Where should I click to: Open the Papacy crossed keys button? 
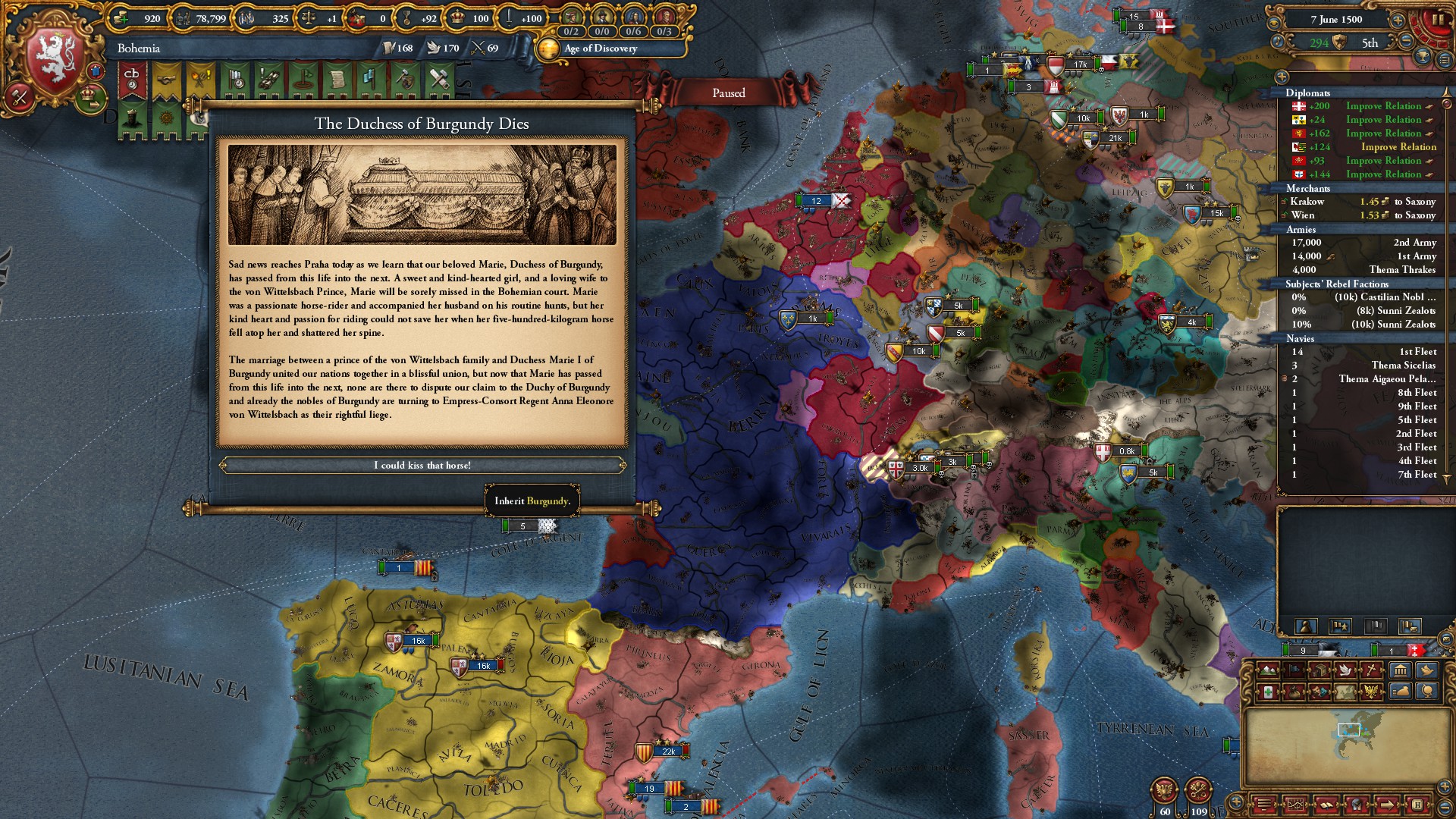pyautogui.click(x=1198, y=791)
